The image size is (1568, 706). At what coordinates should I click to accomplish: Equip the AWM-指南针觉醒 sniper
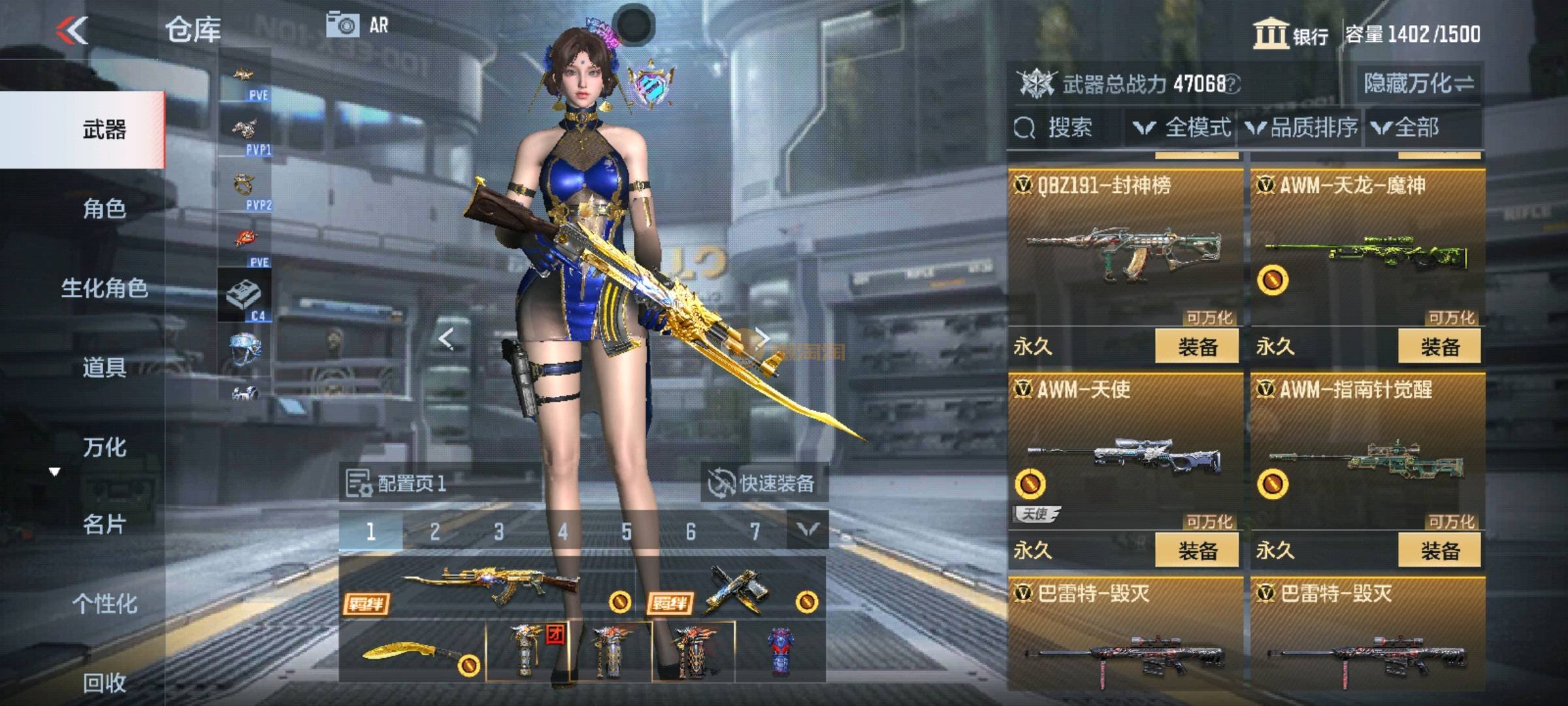1439,550
